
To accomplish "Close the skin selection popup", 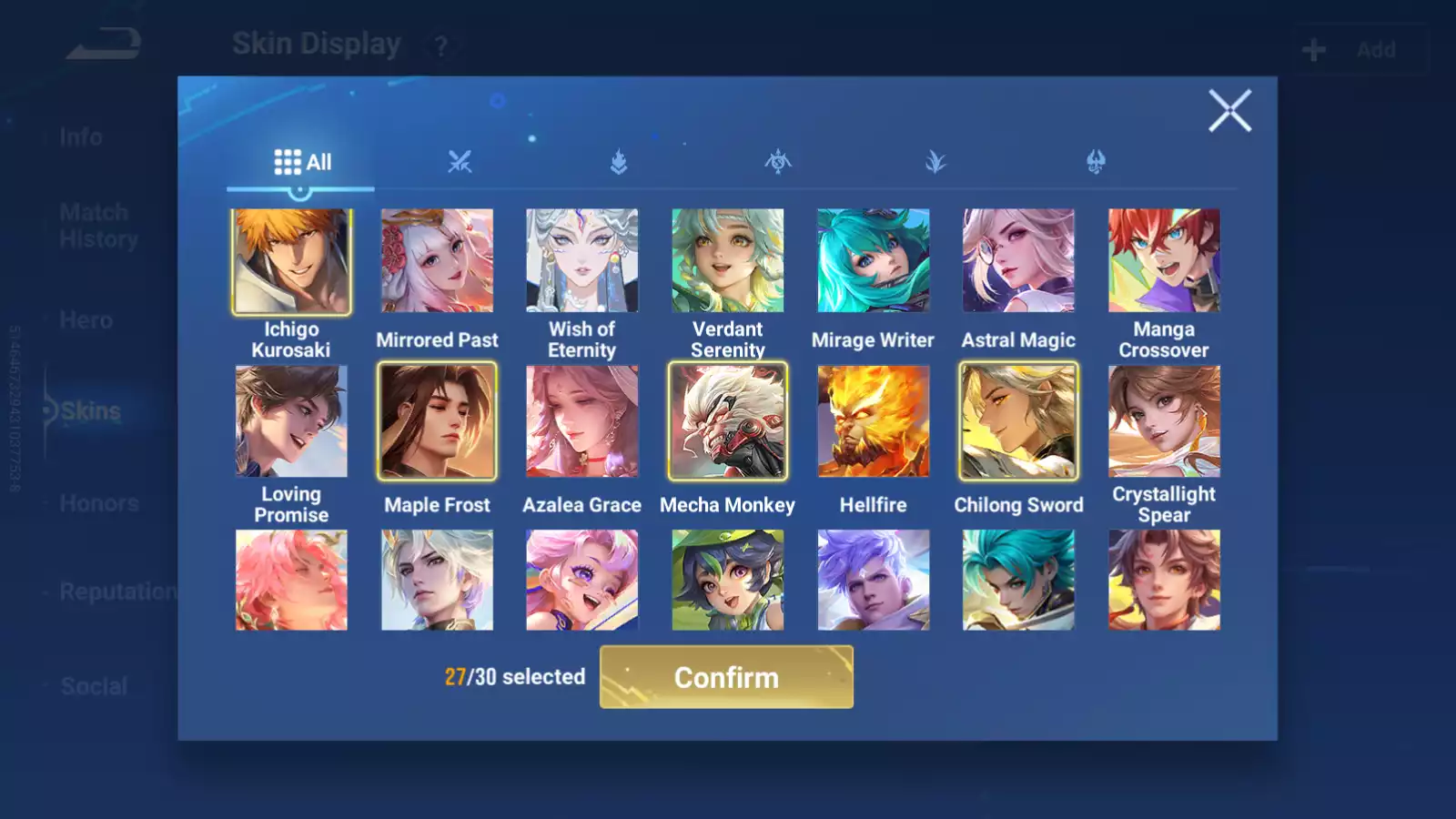I will pyautogui.click(x=1229, y=111).
